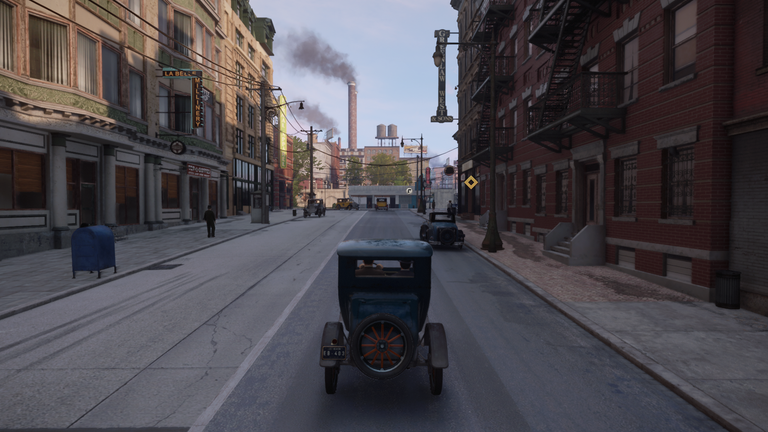Click the yellow diamond objective marker
This screenshot has height=432, width=768.
(x=471, y=182)
